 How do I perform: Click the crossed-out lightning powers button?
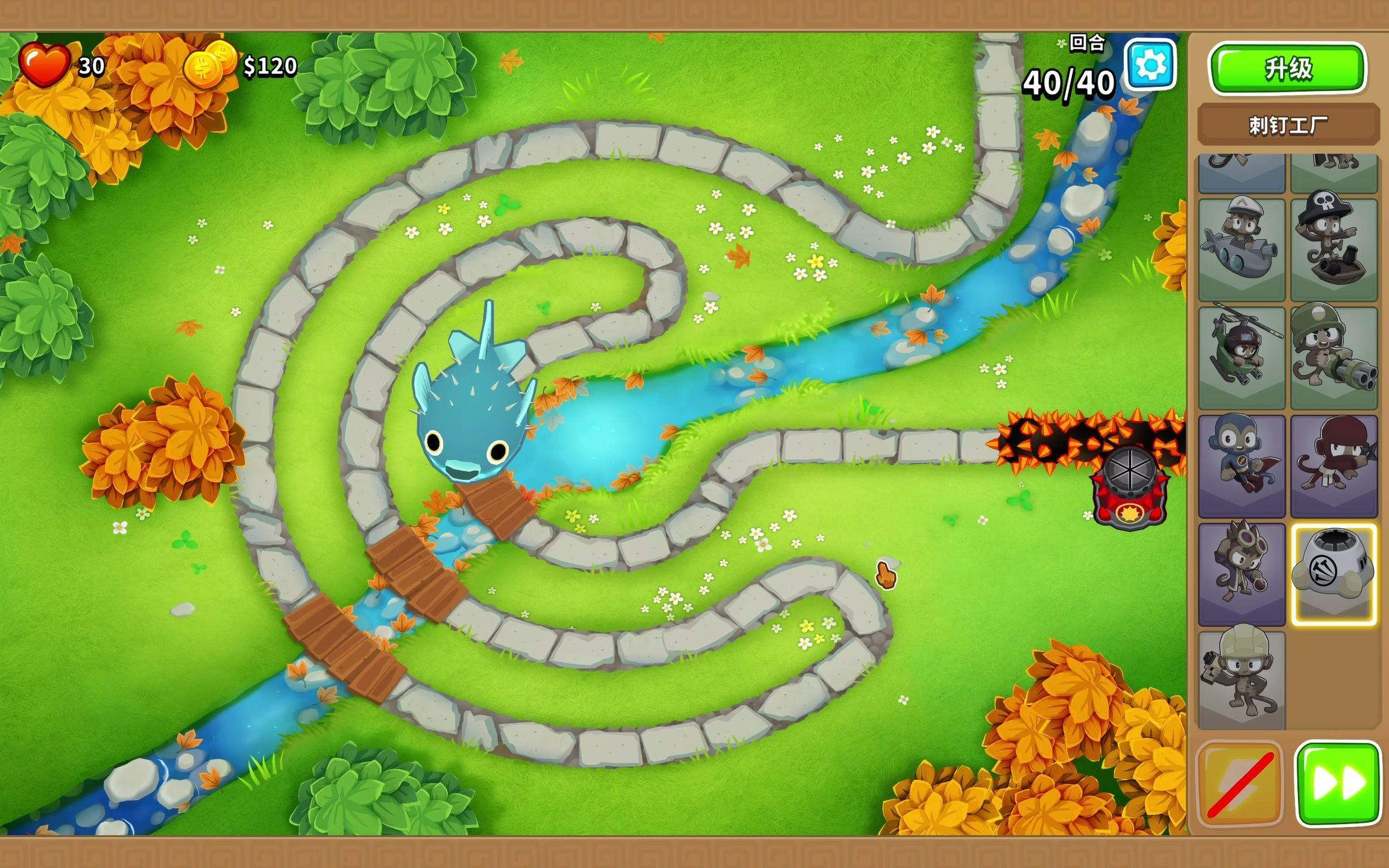[1240, 783]
